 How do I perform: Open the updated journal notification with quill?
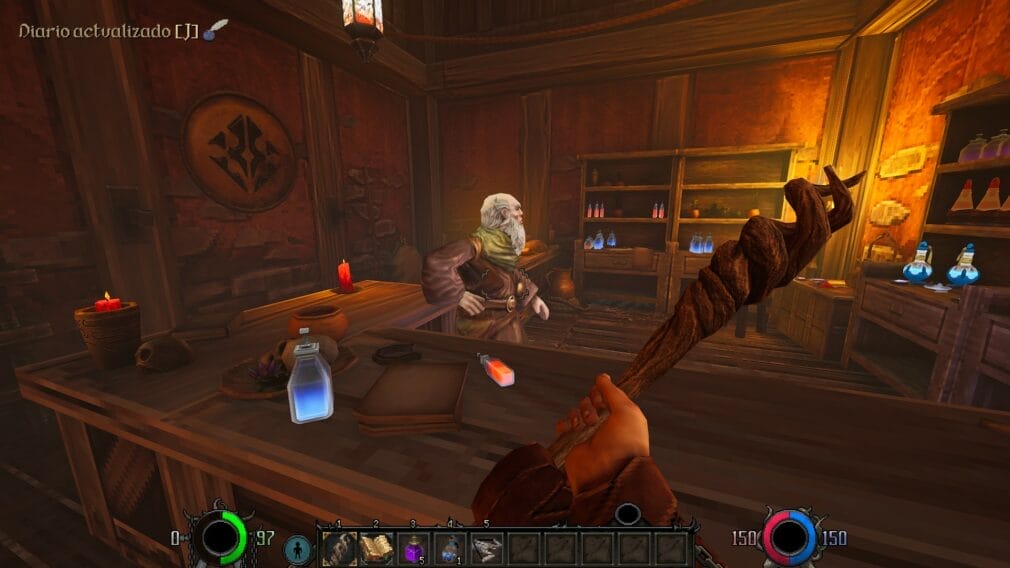(x=120, y=31)
